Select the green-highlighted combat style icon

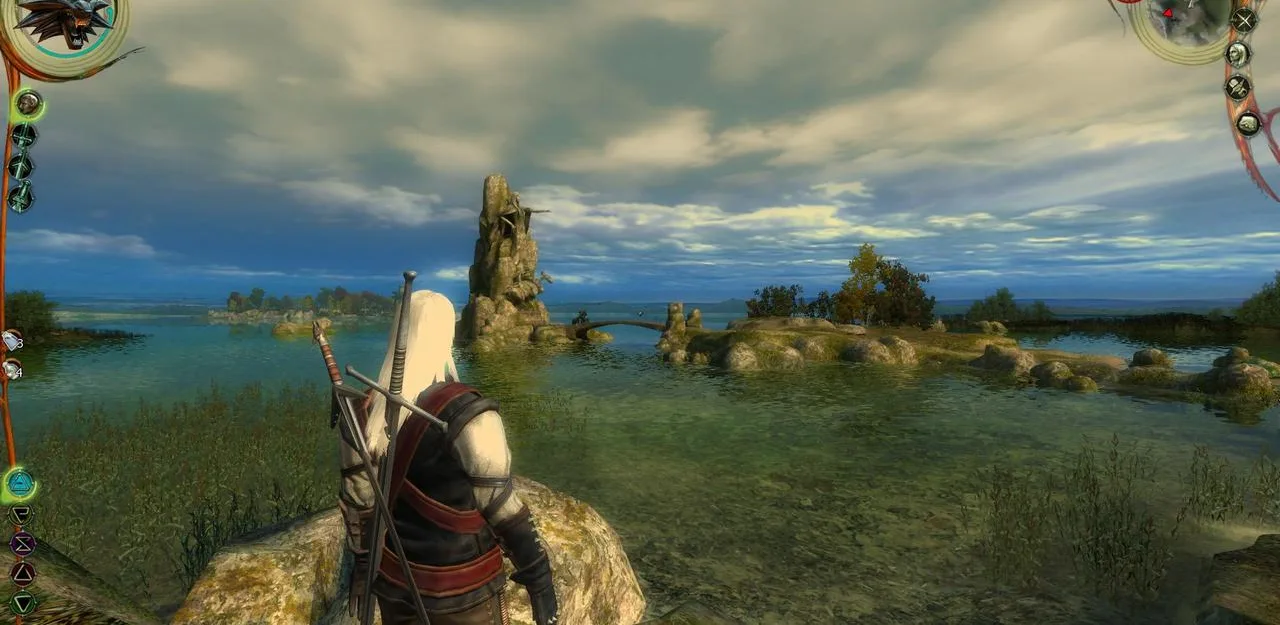point(27,102)
